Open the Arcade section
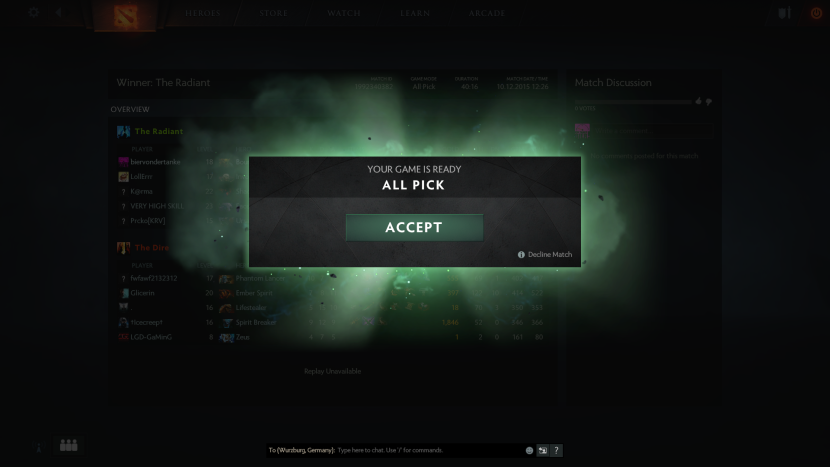This screenshot has width=830, height=467. pos(487,13)
